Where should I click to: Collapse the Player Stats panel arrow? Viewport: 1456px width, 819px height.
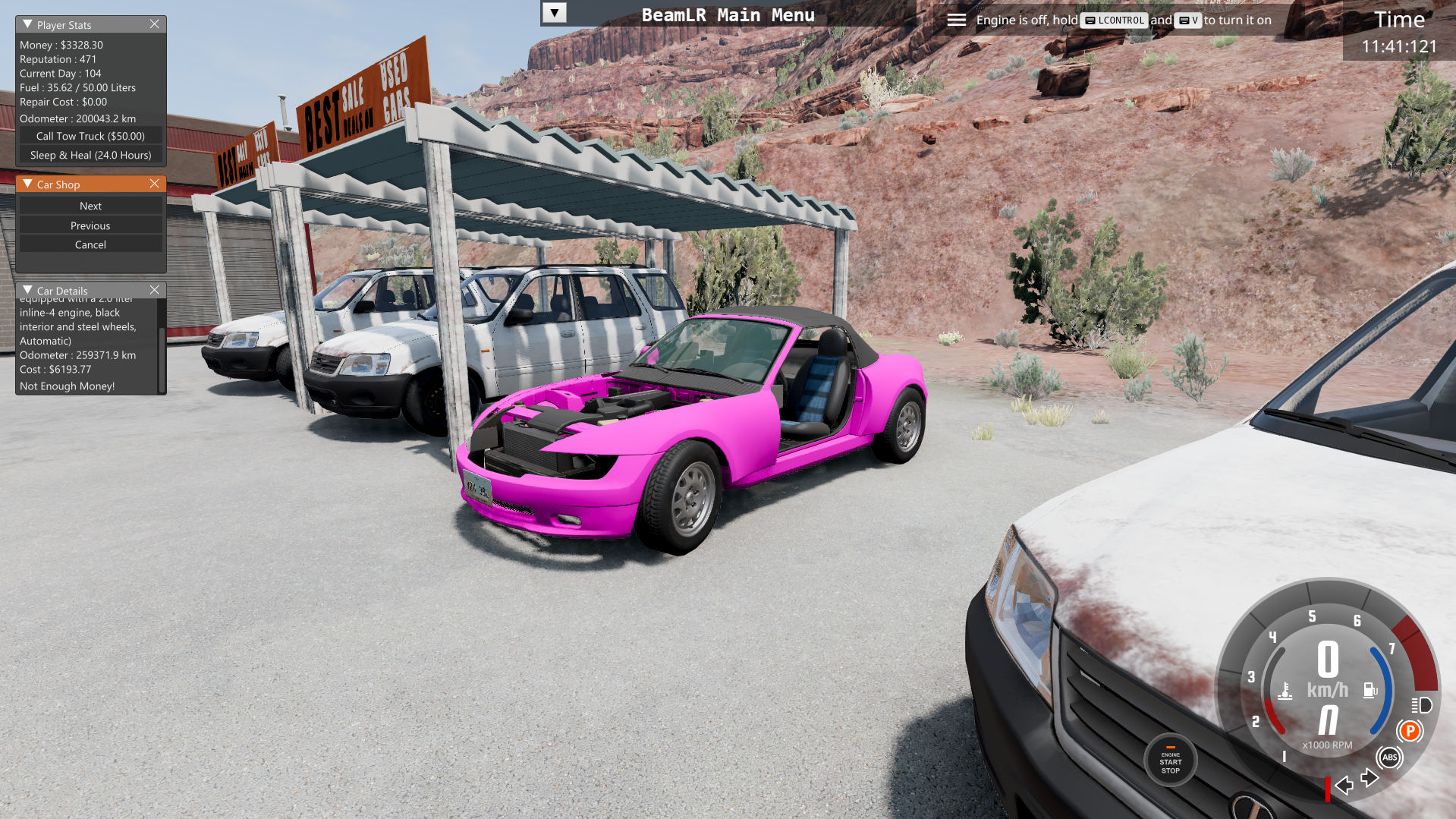[27, 24]
